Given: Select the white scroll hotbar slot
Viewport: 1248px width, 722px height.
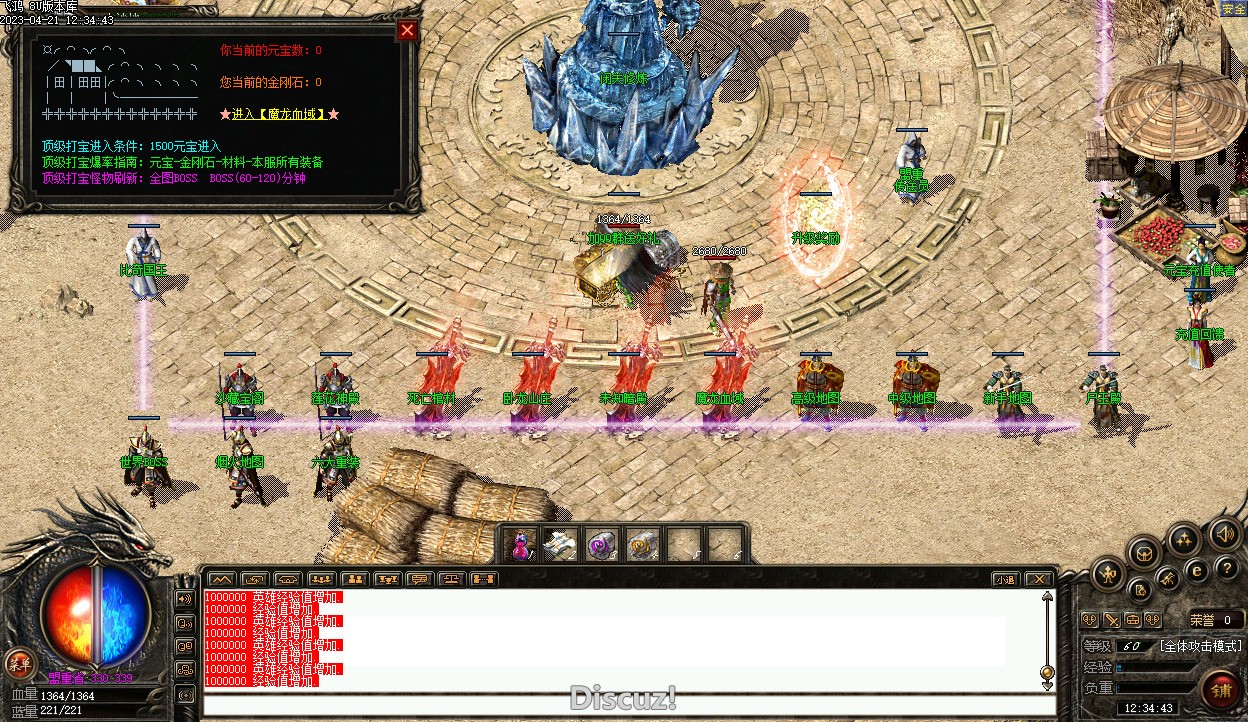Looking at the screenshot, I should click(560, 545).
